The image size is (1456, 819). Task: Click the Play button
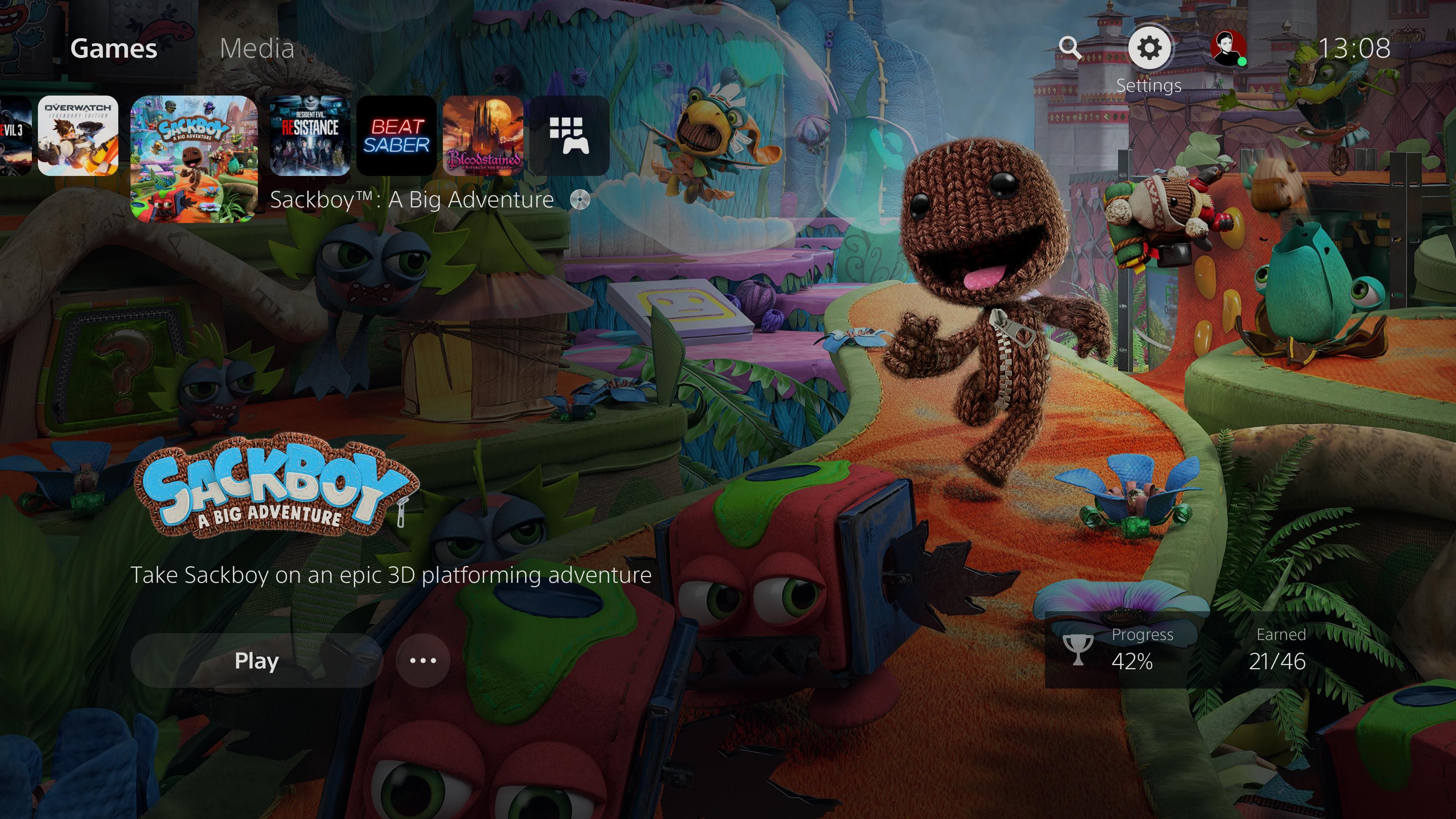257,660
